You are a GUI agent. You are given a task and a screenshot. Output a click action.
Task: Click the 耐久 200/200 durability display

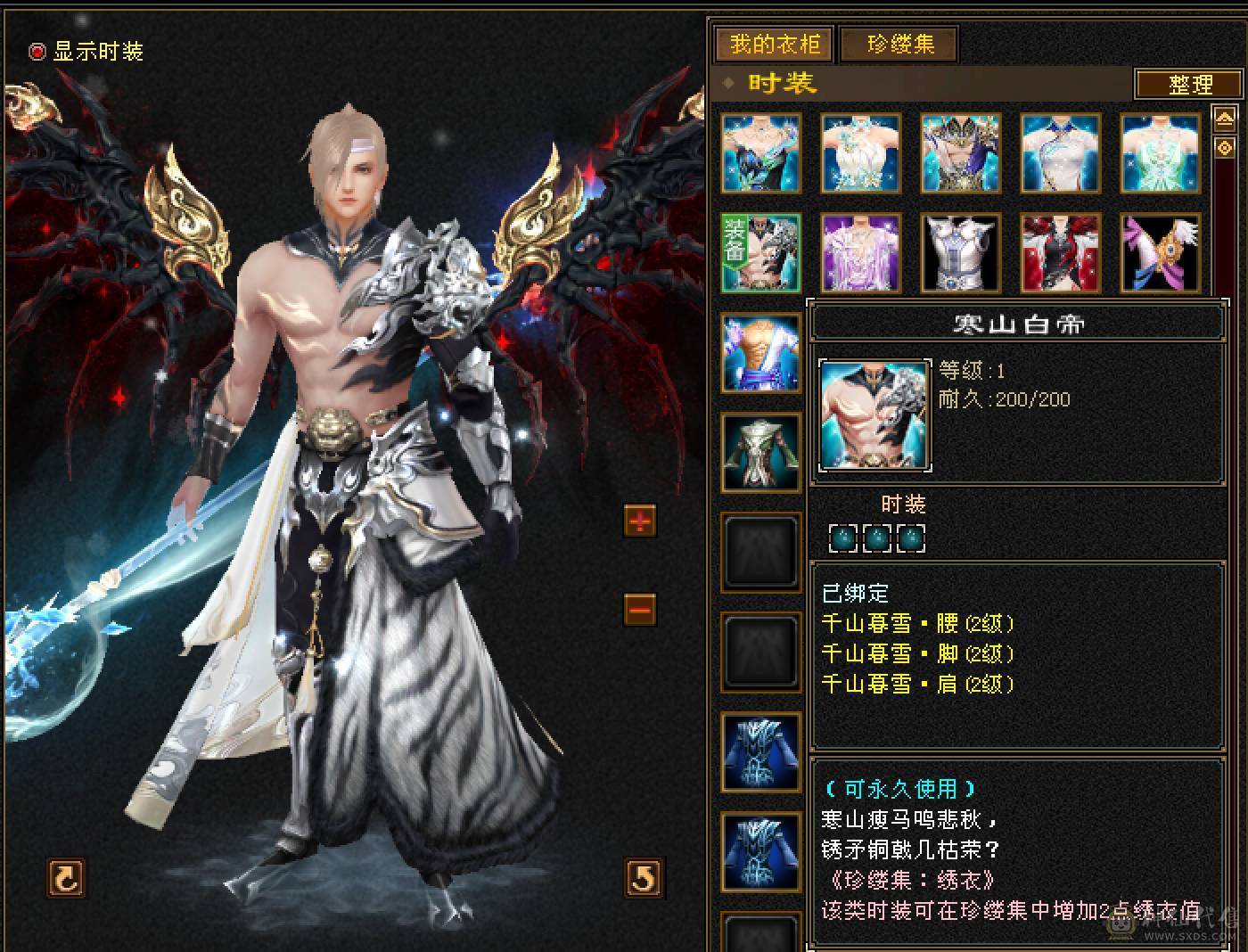(x=1006, y=399)
